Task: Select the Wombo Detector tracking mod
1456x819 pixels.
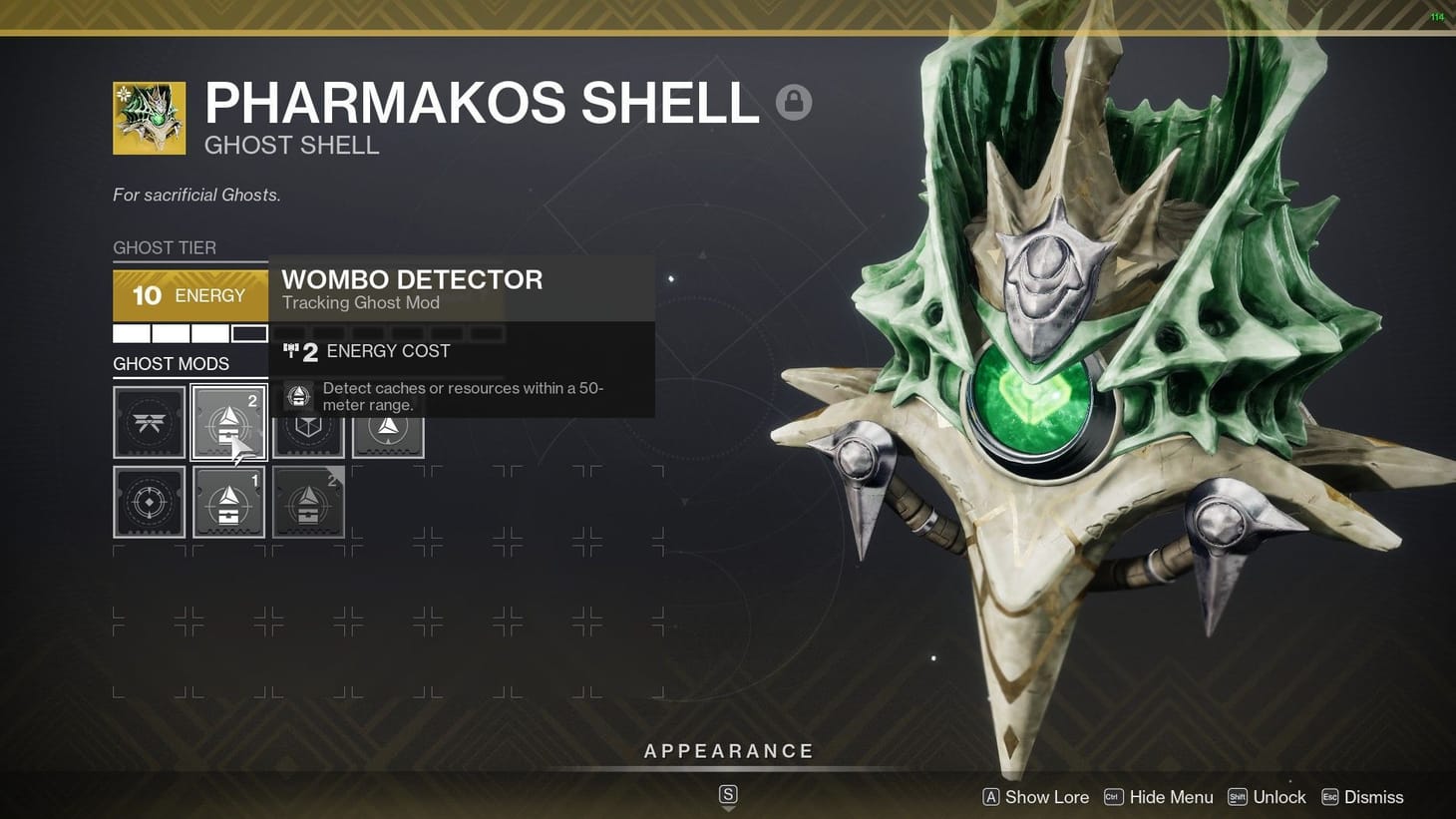Action: tap(228, 422)
